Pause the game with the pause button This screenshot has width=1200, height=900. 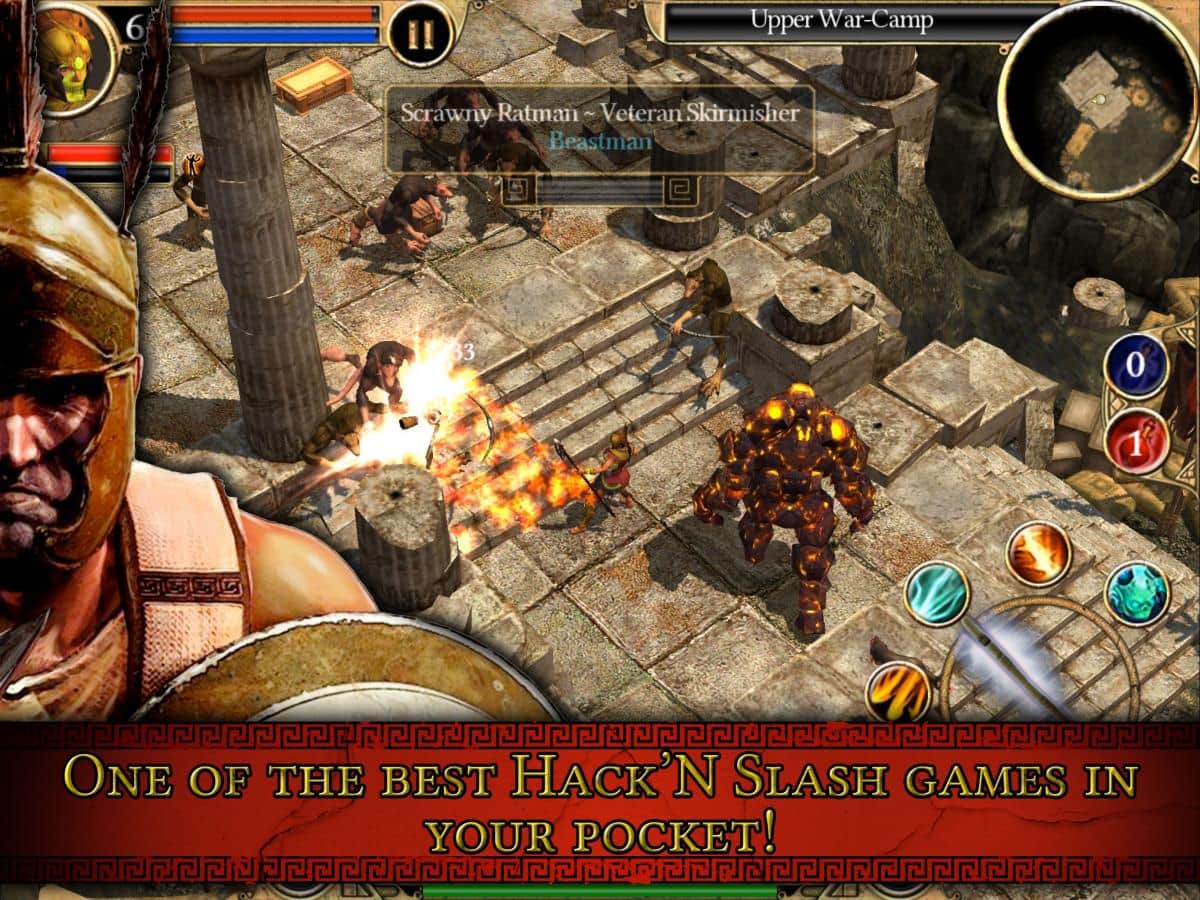tap(420, 33)
